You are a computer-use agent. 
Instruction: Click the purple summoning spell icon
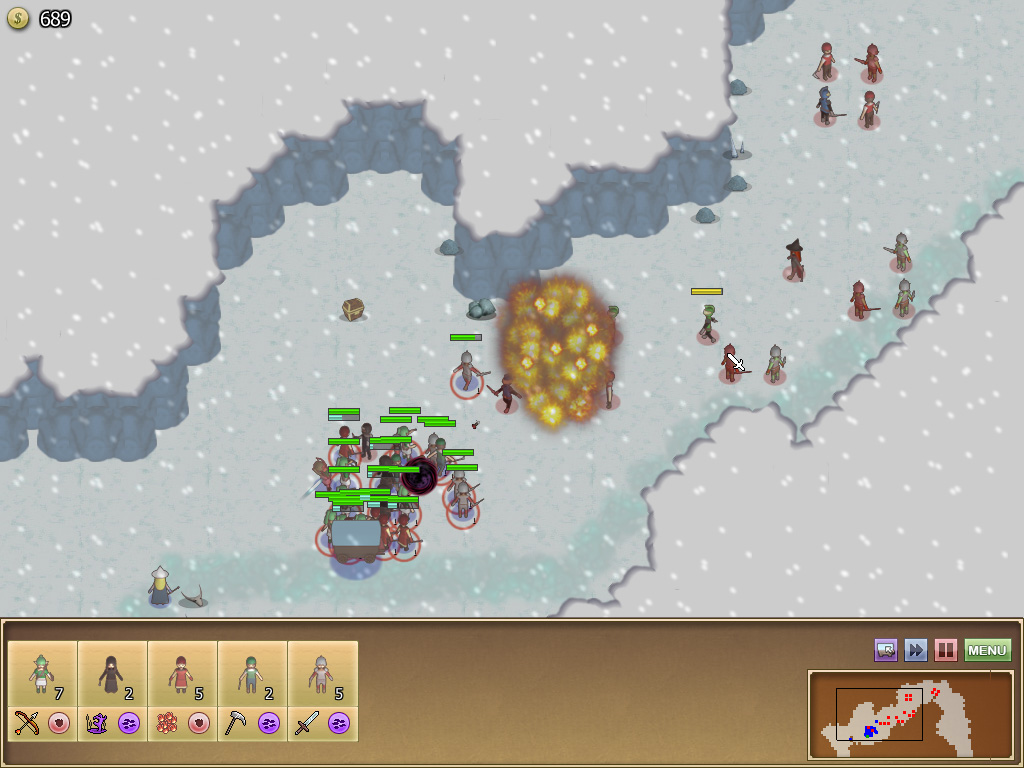tap(96, 723)
